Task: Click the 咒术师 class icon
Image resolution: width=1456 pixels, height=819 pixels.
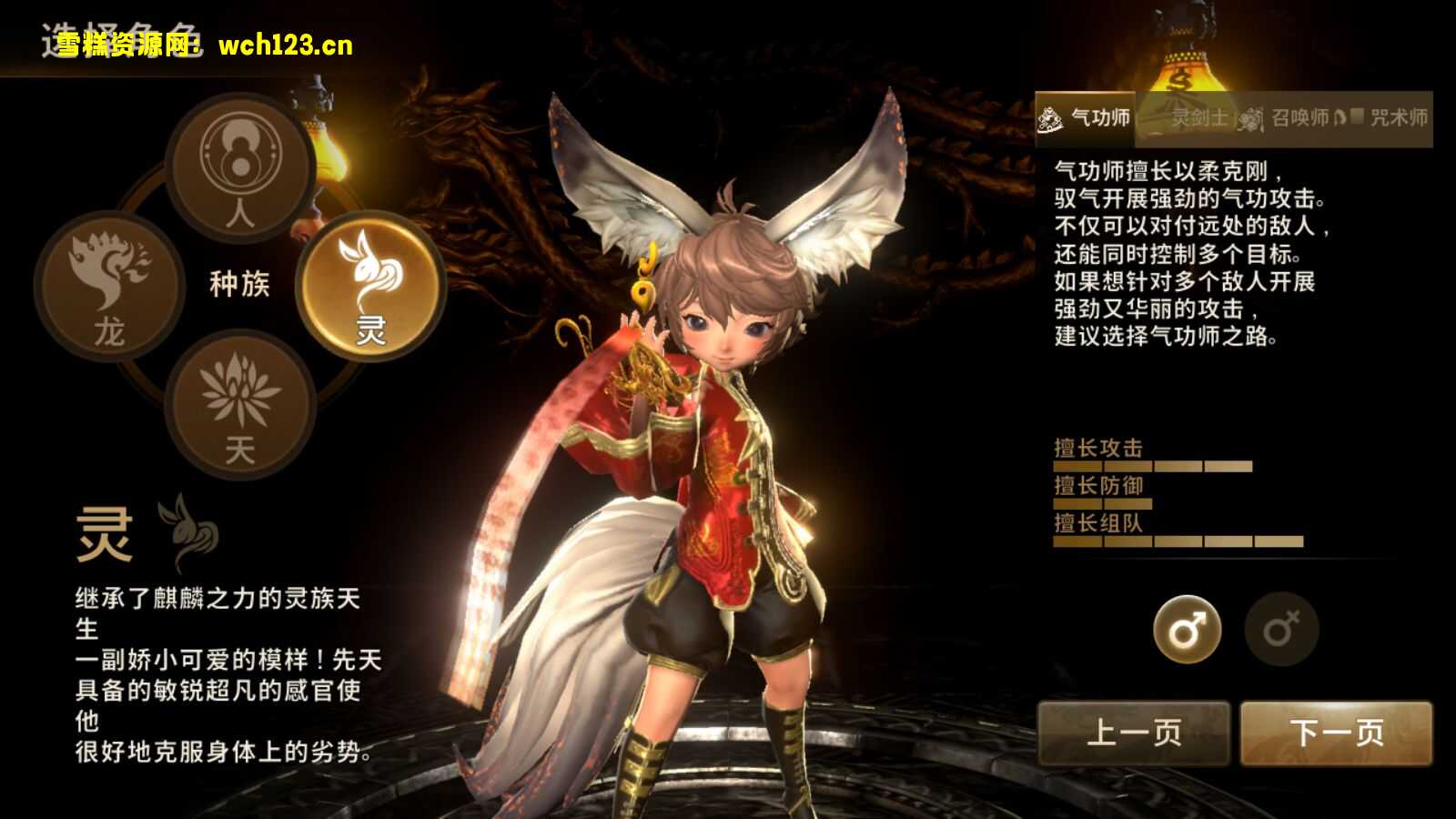Action: pos(1356,116)
